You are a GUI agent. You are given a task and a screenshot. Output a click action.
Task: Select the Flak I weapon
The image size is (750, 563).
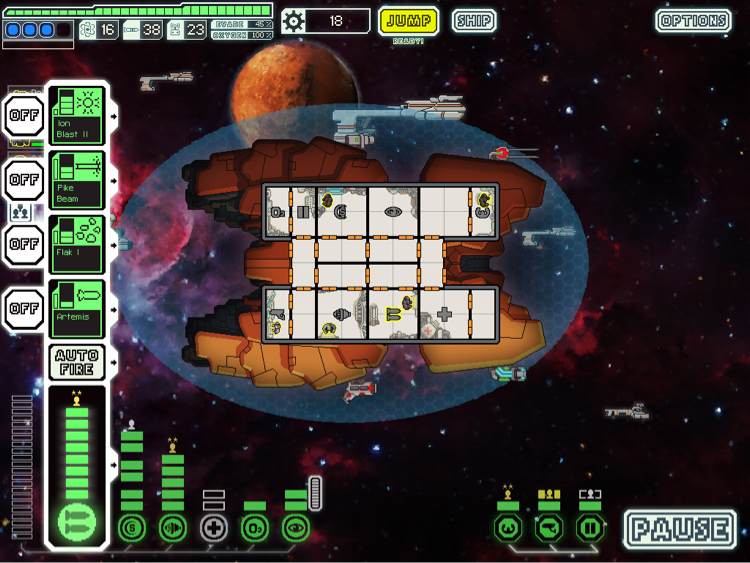(76, 244)
